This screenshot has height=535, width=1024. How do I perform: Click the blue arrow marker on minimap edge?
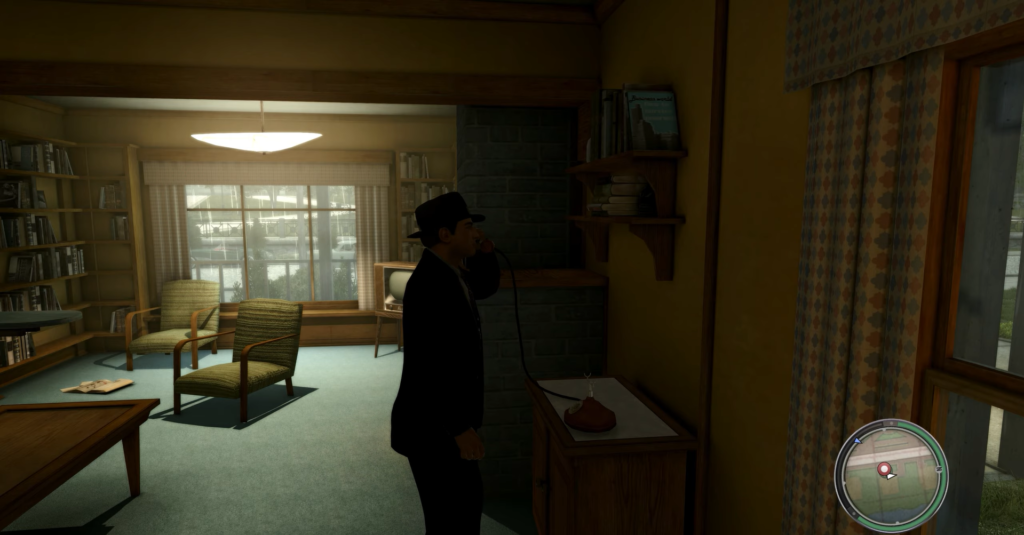[858, 441]
